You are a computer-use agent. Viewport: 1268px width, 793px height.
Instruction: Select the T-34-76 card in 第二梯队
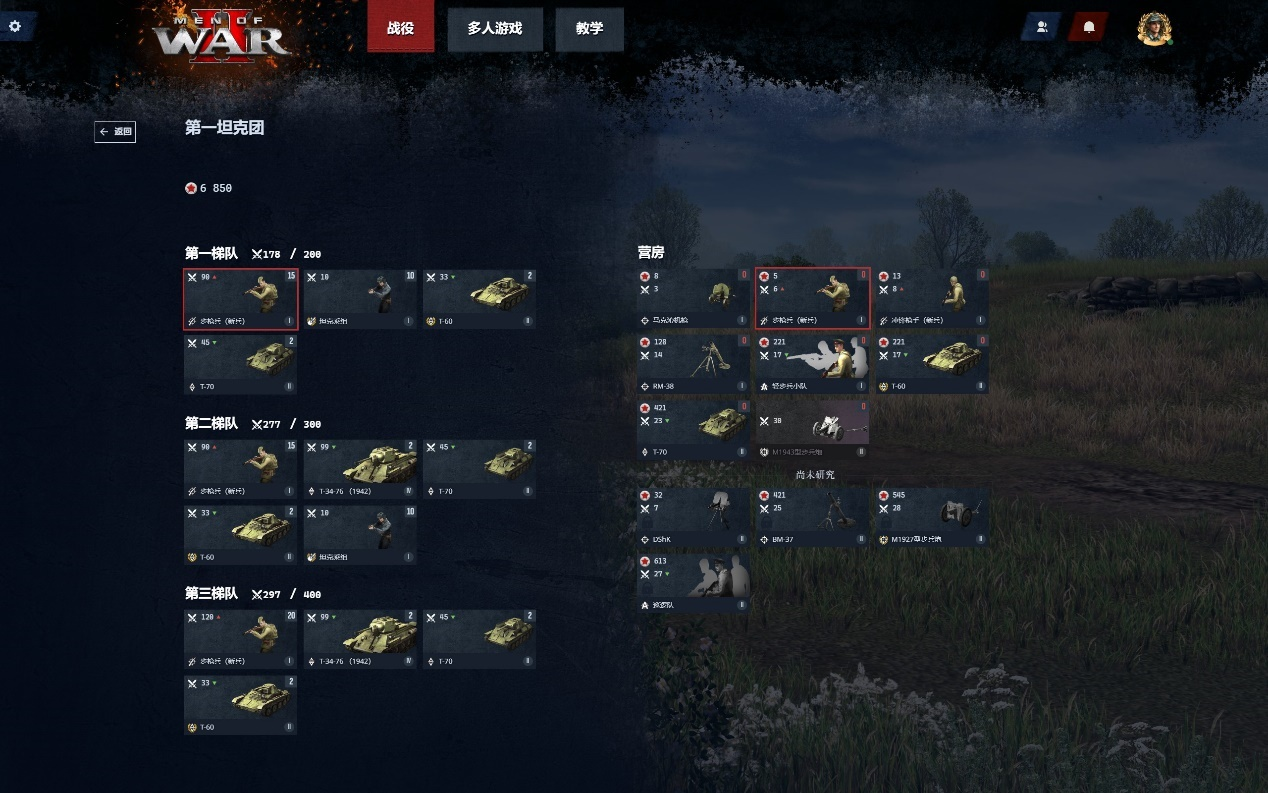coord(360,469)
